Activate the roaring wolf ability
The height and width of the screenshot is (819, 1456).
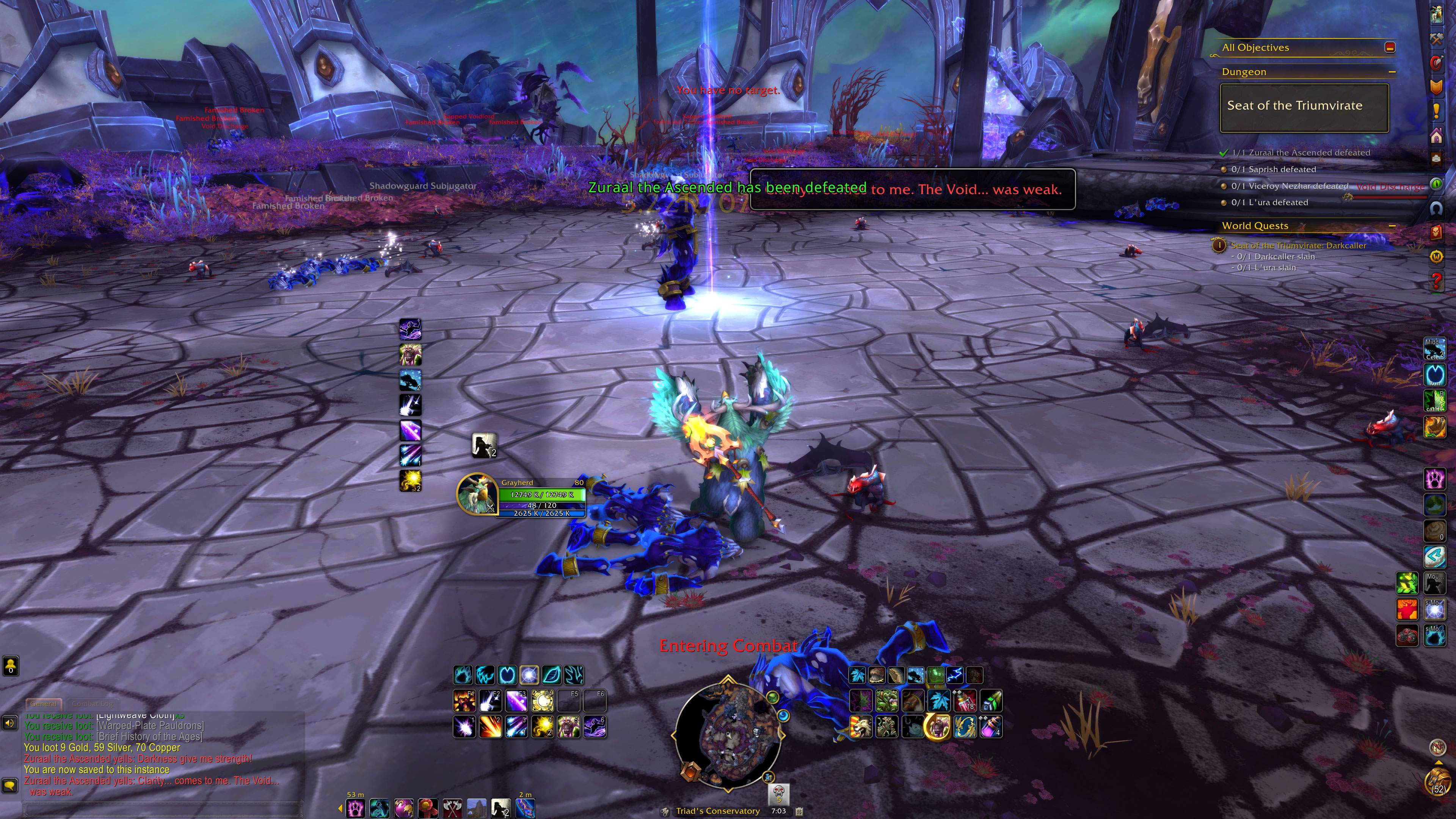click(860, 727)
